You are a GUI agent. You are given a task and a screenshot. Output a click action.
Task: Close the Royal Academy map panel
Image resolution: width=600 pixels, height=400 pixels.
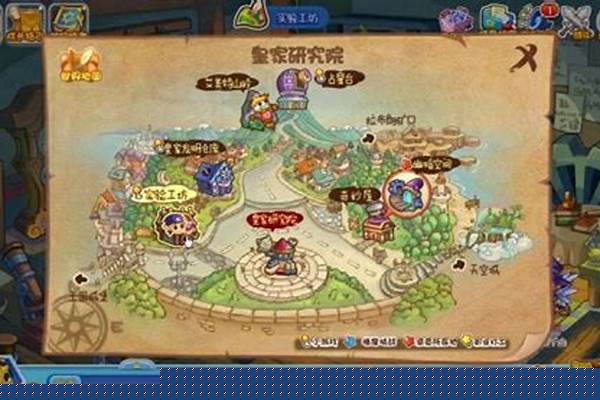[525, 59]
